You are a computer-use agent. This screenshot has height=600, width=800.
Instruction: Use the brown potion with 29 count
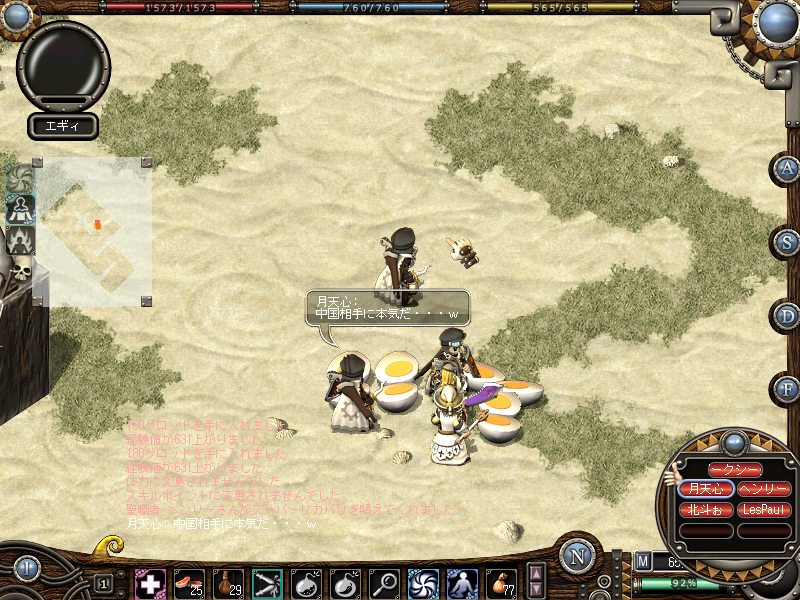coord(228,583)
